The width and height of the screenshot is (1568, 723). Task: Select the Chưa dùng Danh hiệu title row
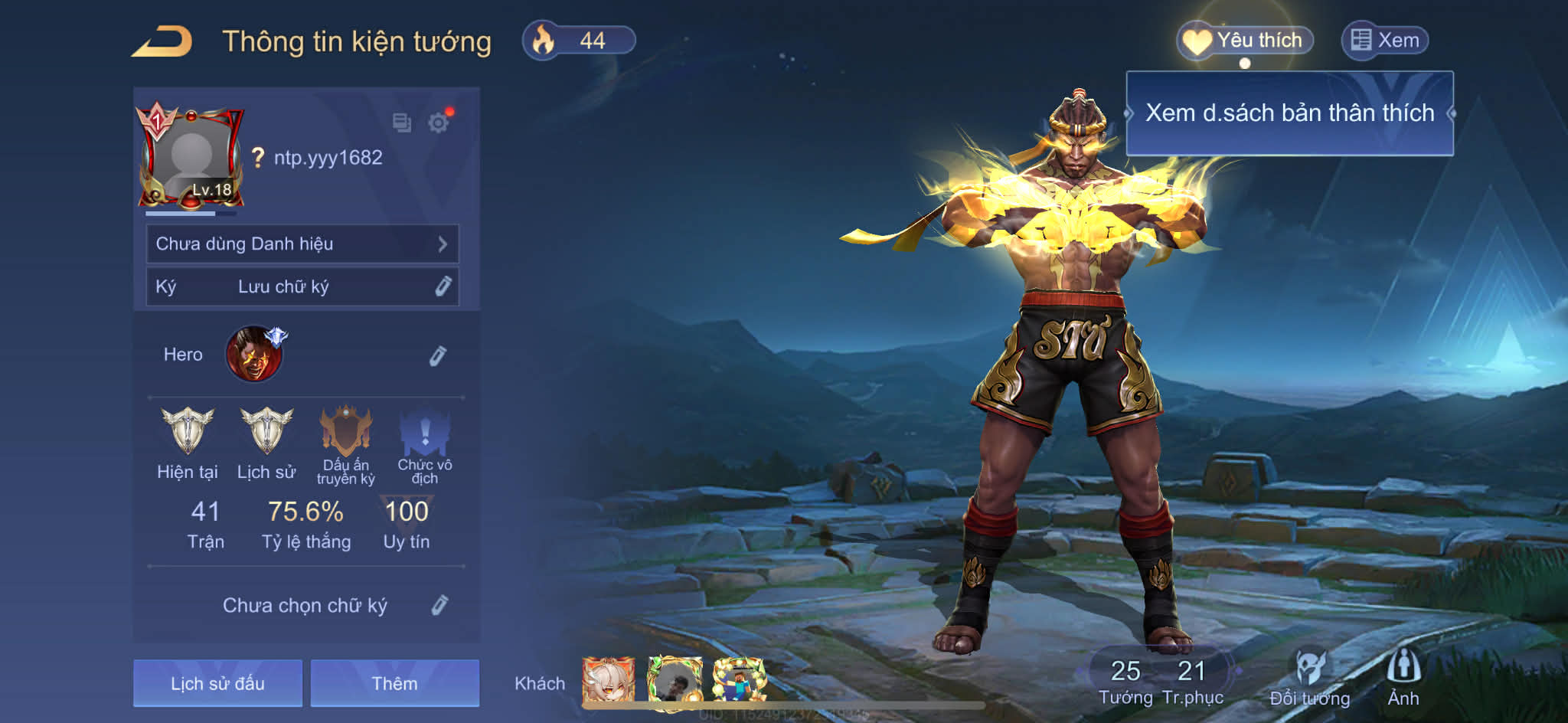coord(302,244)
